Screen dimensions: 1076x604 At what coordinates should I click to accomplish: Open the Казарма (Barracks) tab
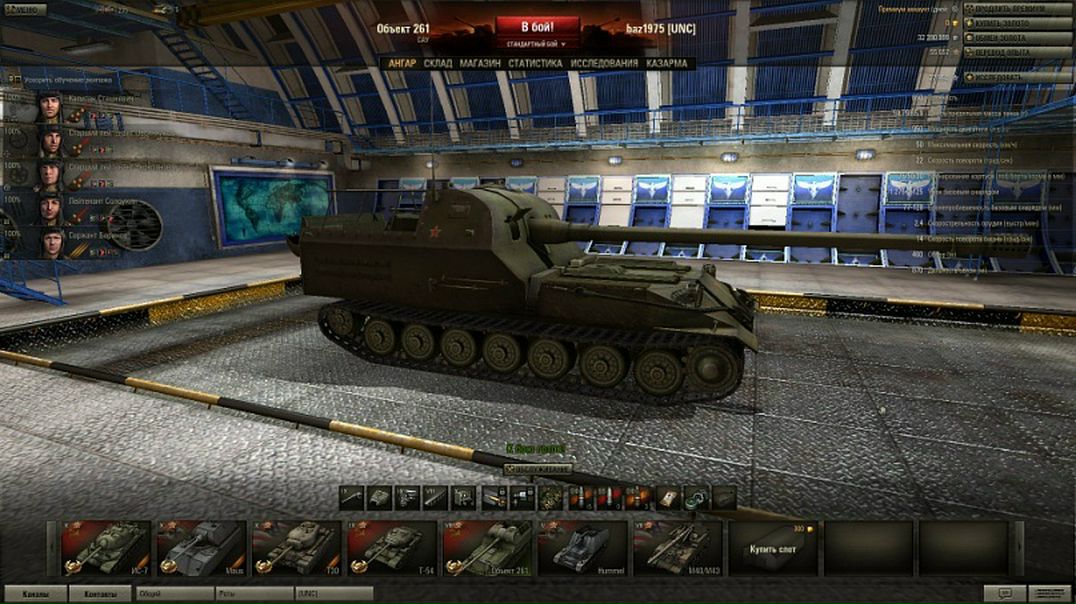pyautogui.click(x=667, y=63)
